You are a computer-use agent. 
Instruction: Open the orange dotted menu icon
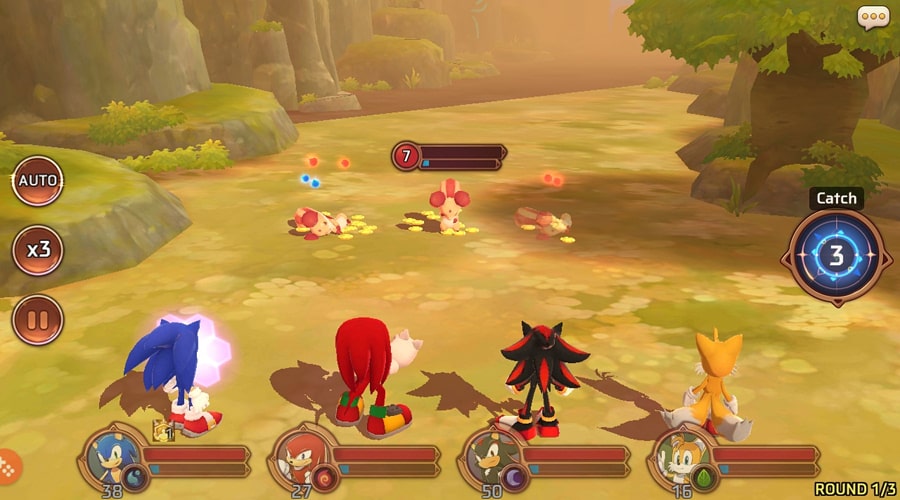[x=7, y=466]
